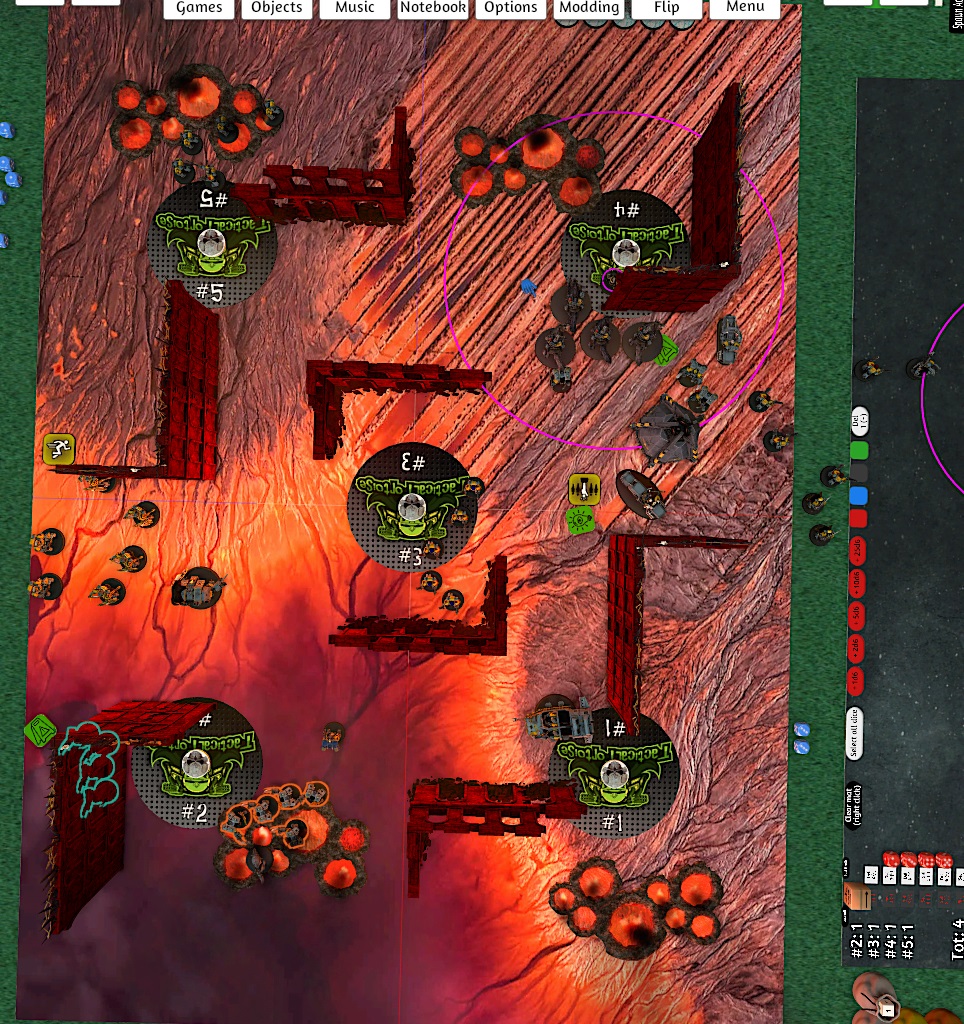Open the Music menu
964x1024 pixels.
(355, 8)
